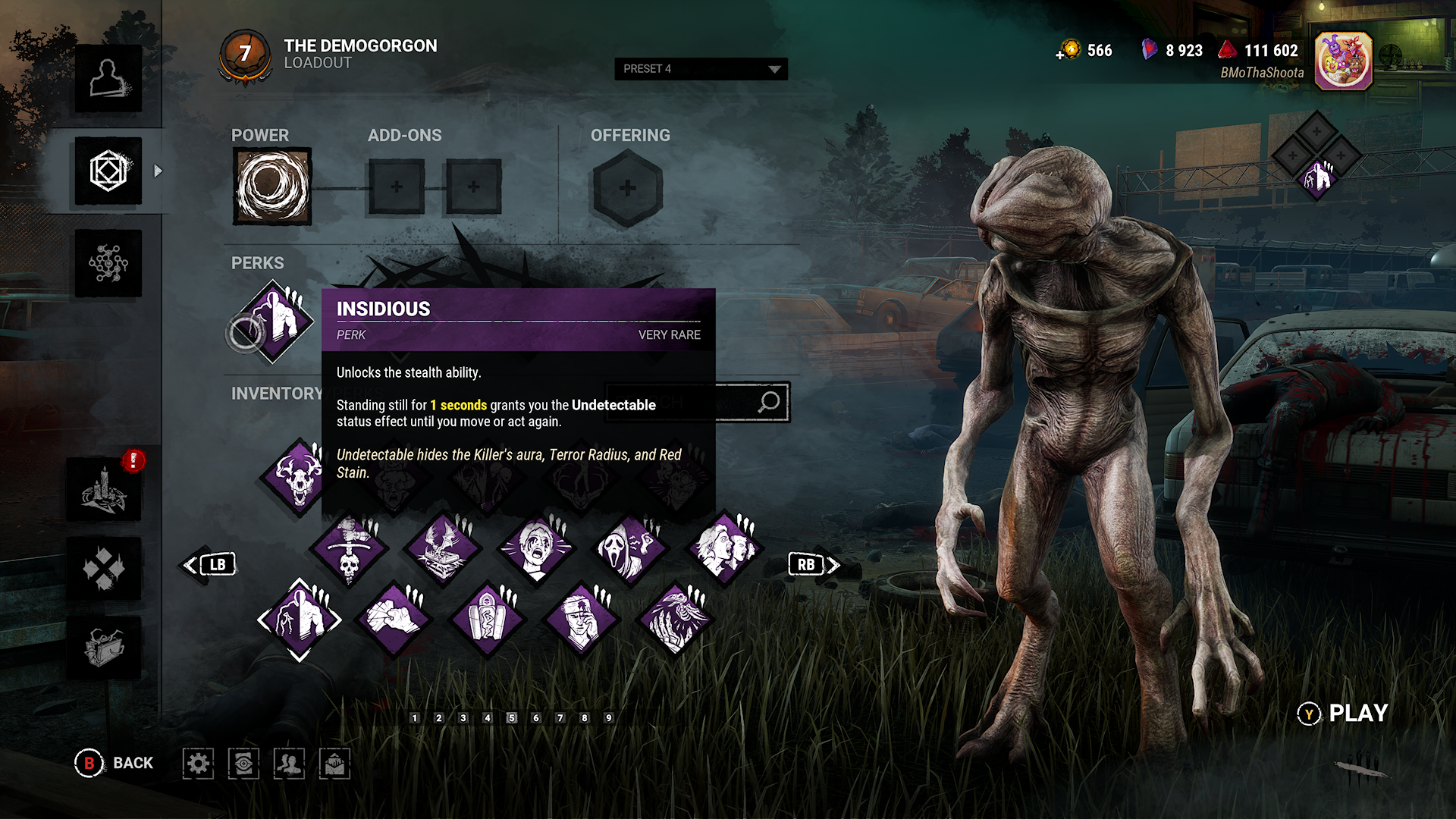Viewport: 1456px width, 819px height.
Task: Choose the bandaged head man perk
Action: point(582,620)
